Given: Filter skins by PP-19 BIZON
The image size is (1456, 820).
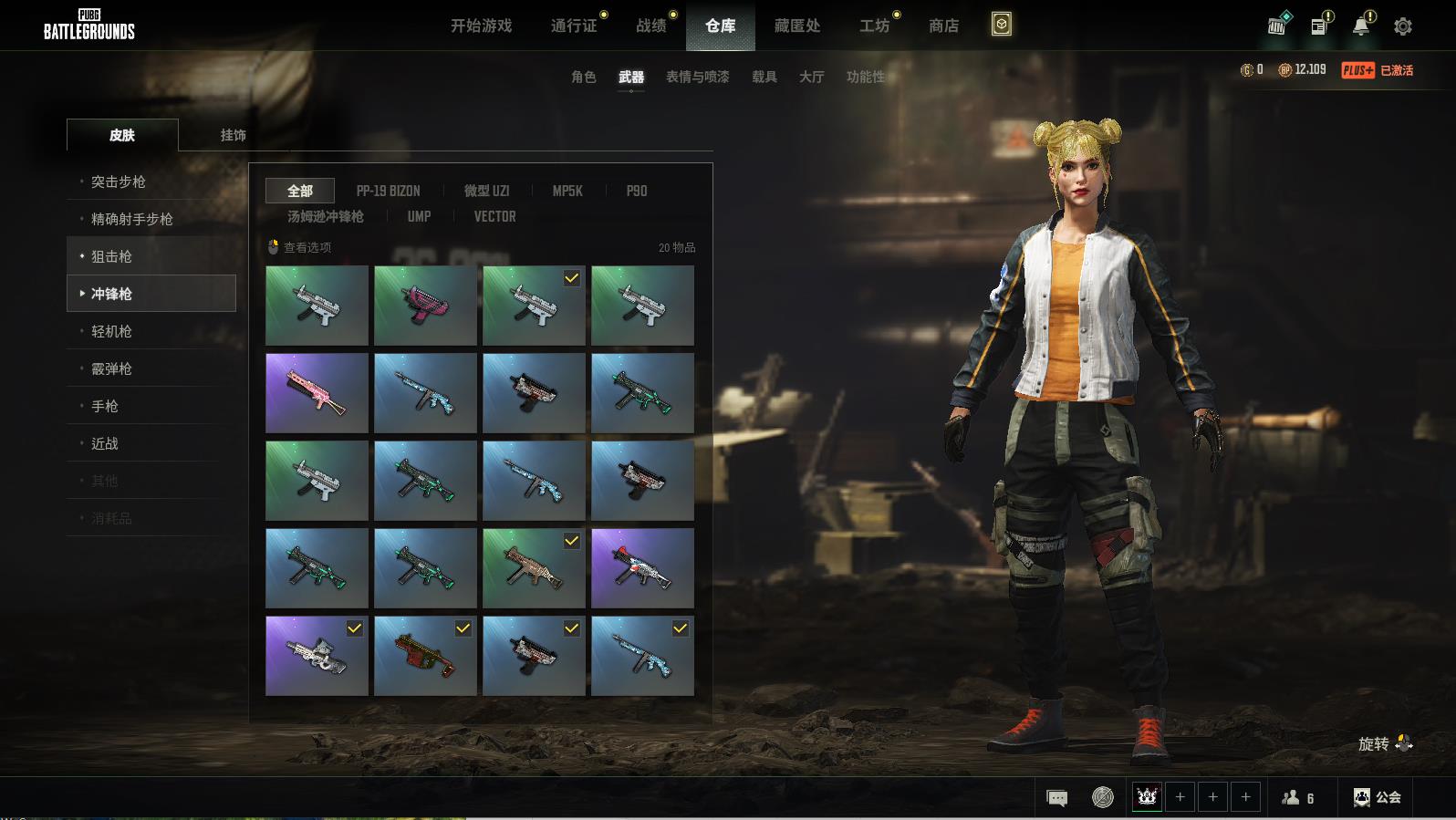Looking at the screenshot, I should point(388,192).
